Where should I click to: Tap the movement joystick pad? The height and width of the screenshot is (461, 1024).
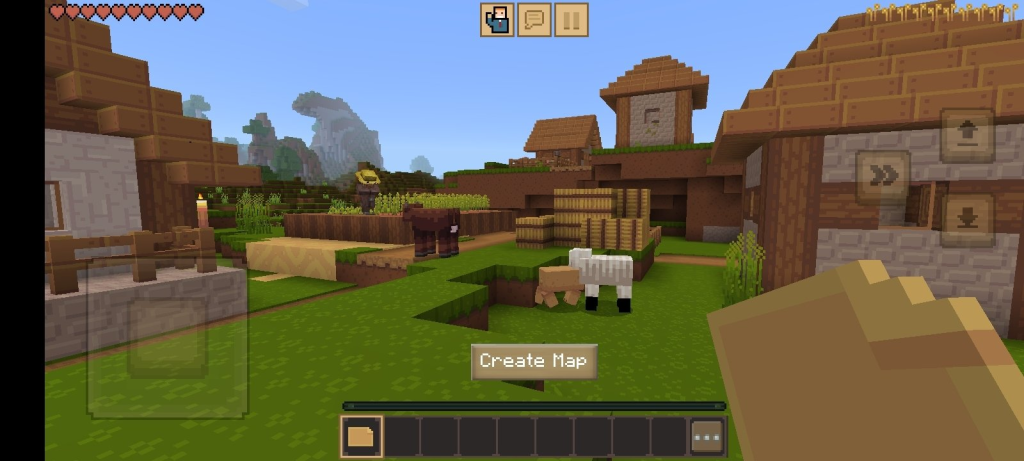167,337
